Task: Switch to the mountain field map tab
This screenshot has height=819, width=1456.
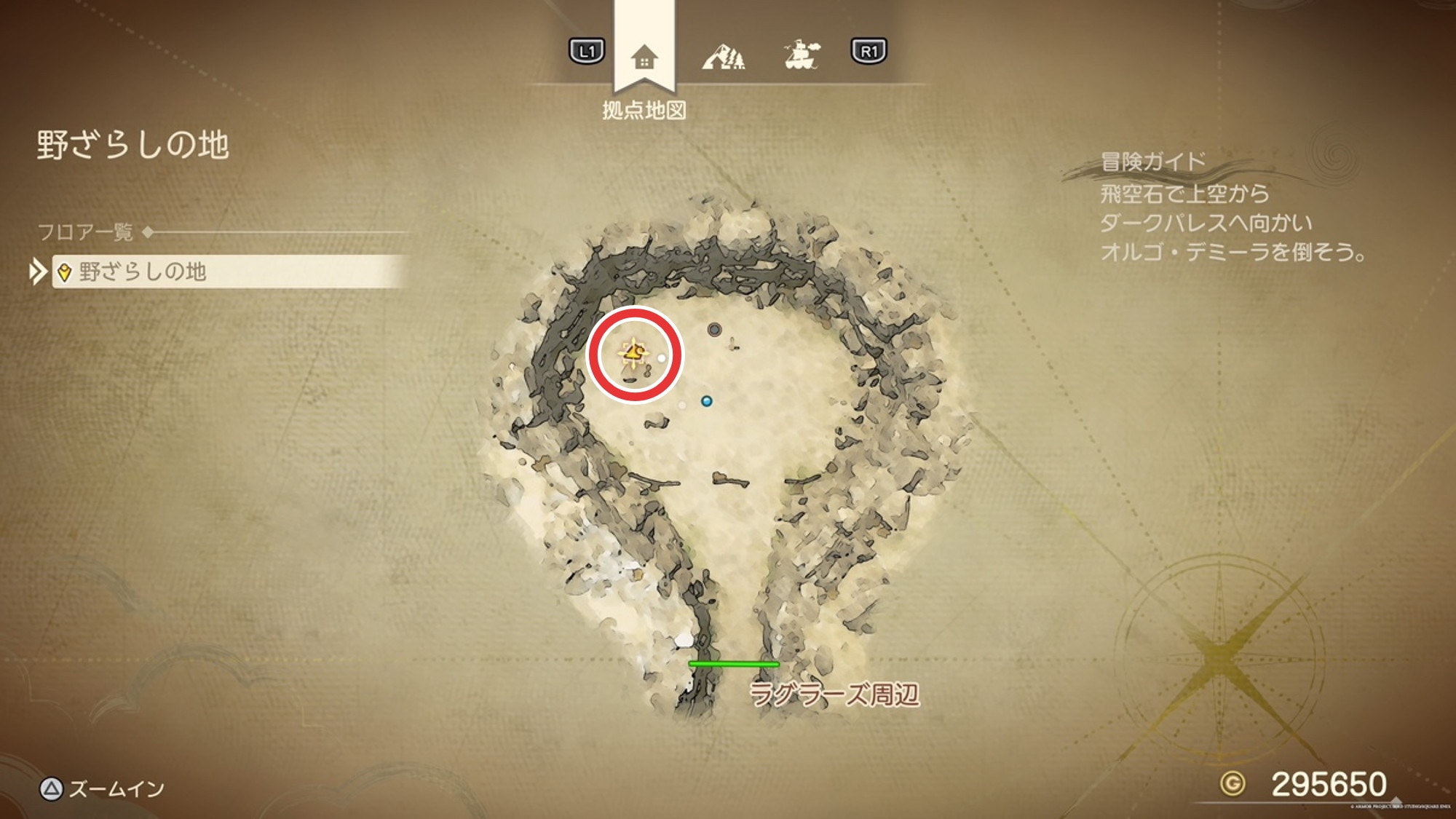Action: [x=724, y=56]
